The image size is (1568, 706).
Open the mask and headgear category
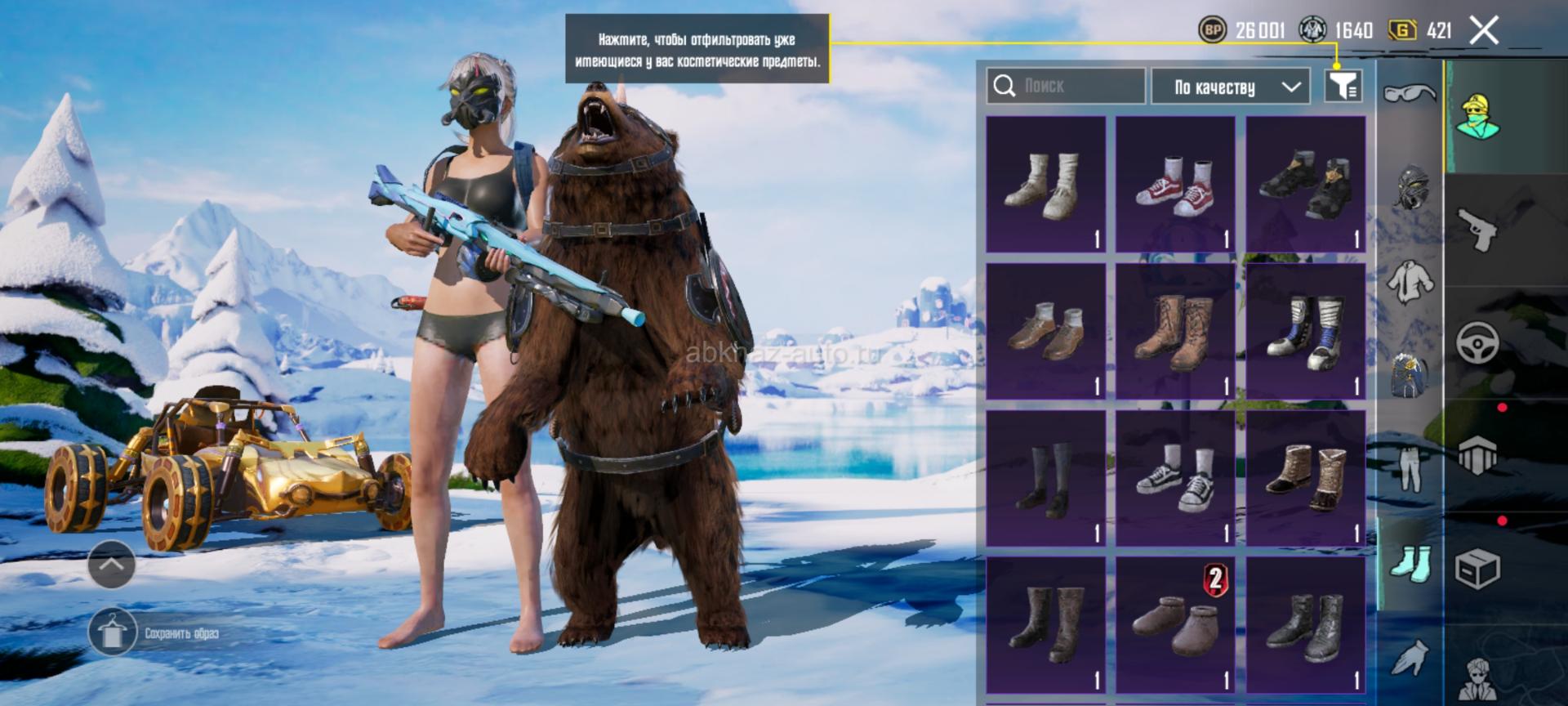click(1411, 187)
